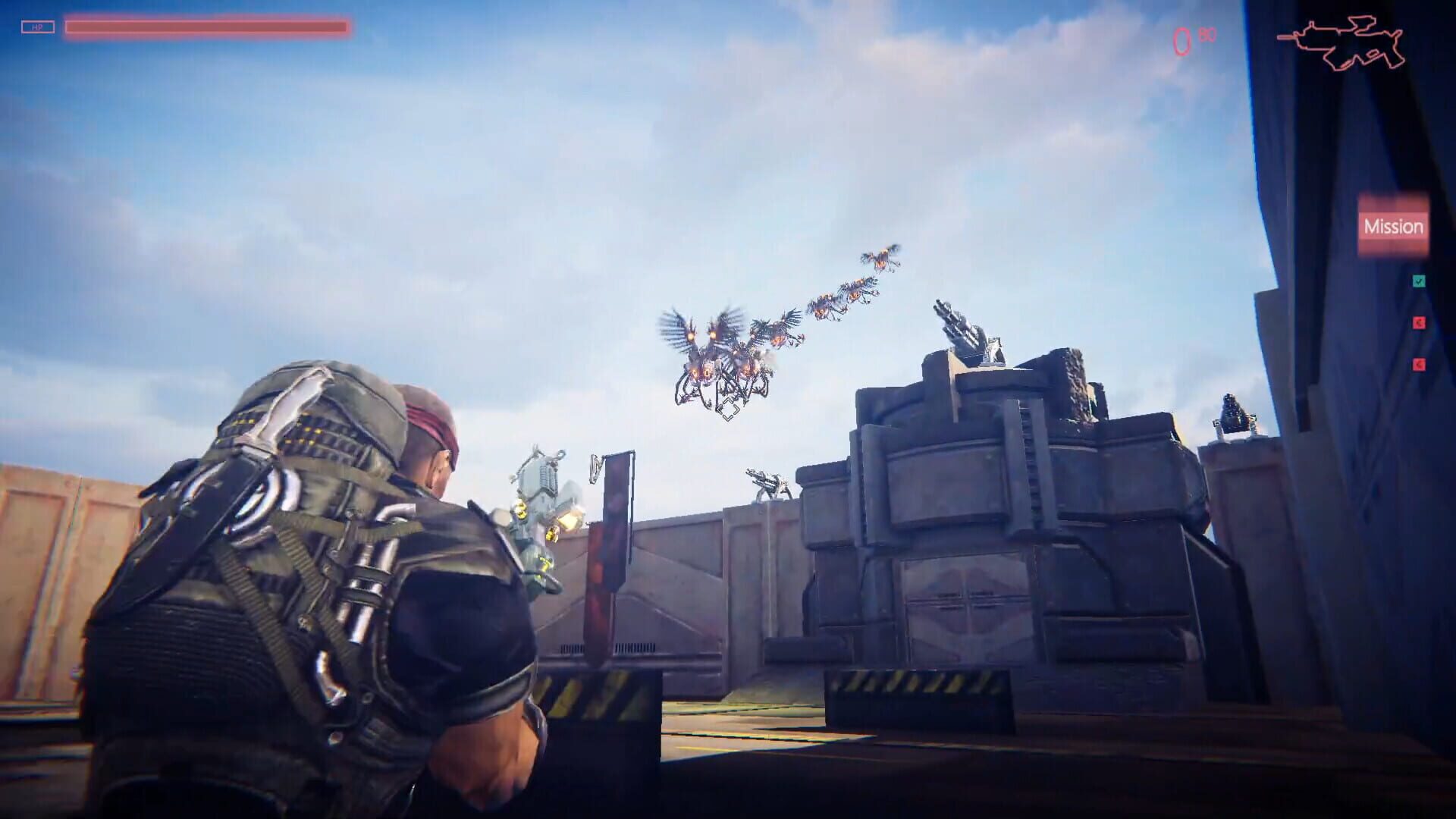Click the red HP health bar
The width and height of the screenshot is (1456, 819).
tap(205, 25)
